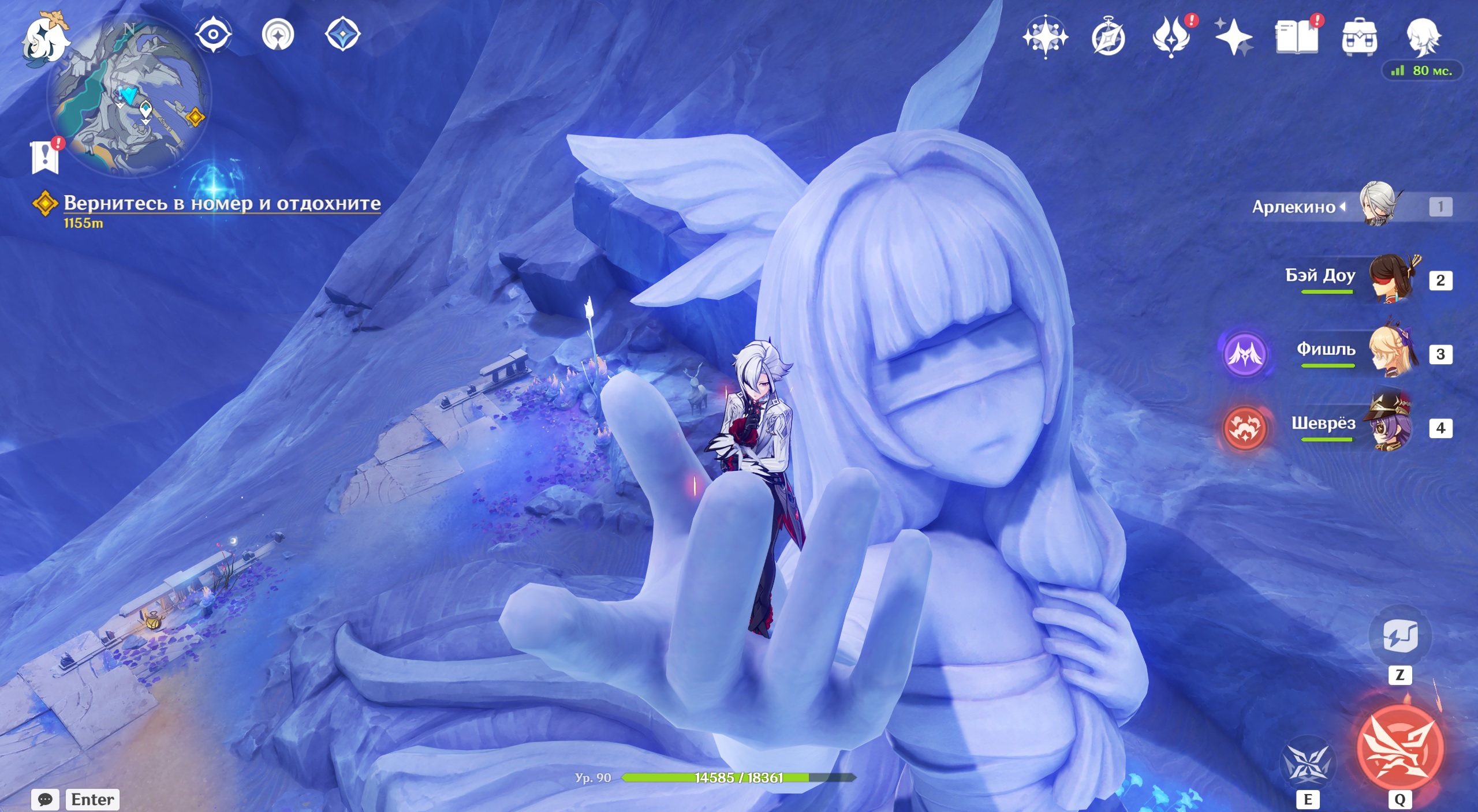Open the Paimon menu icon
Screen dimensions: 1478x812
[x=45, y=38]
